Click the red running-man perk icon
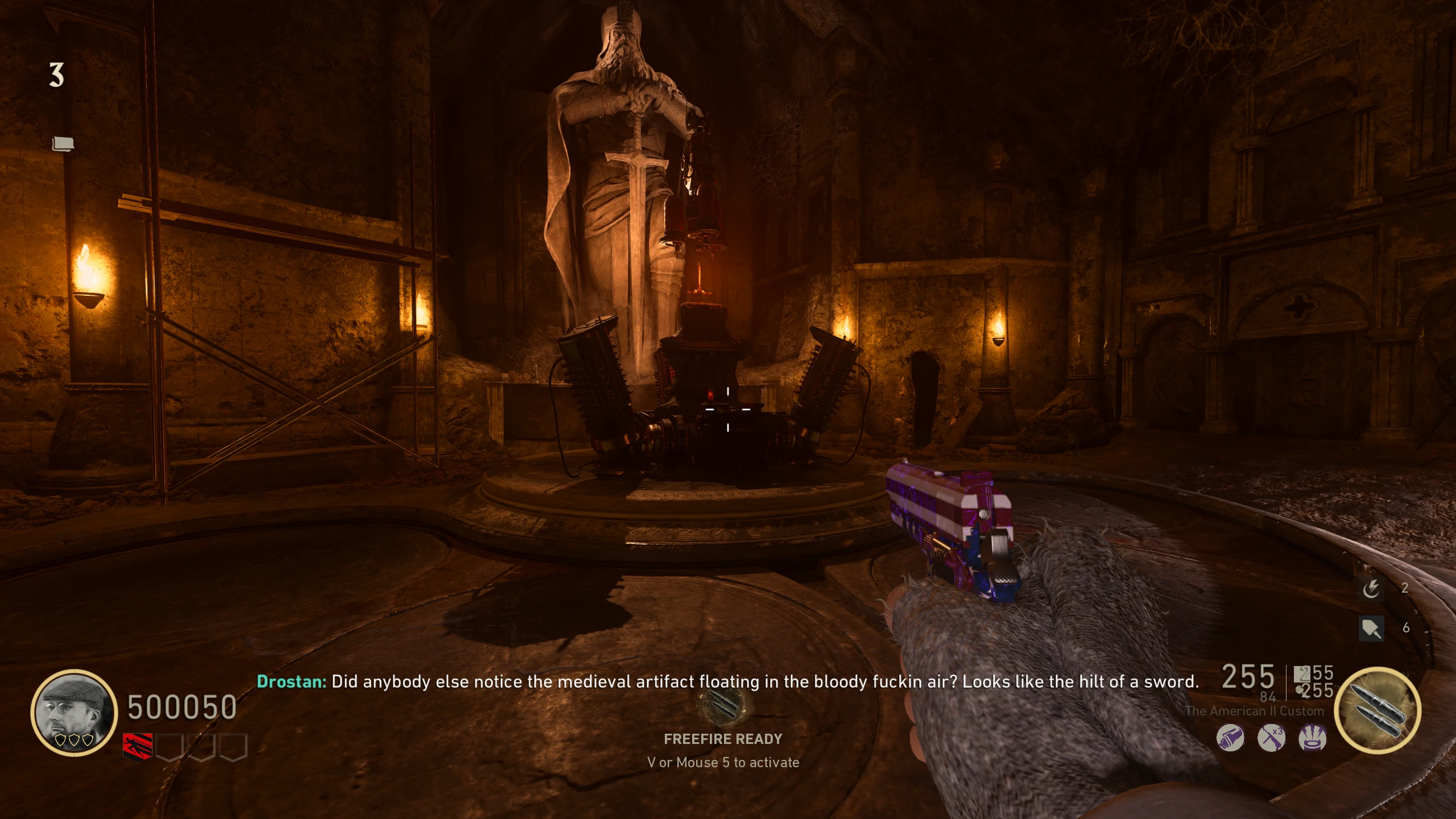This screenshot has width=1456, height=819. coord(138,747)
